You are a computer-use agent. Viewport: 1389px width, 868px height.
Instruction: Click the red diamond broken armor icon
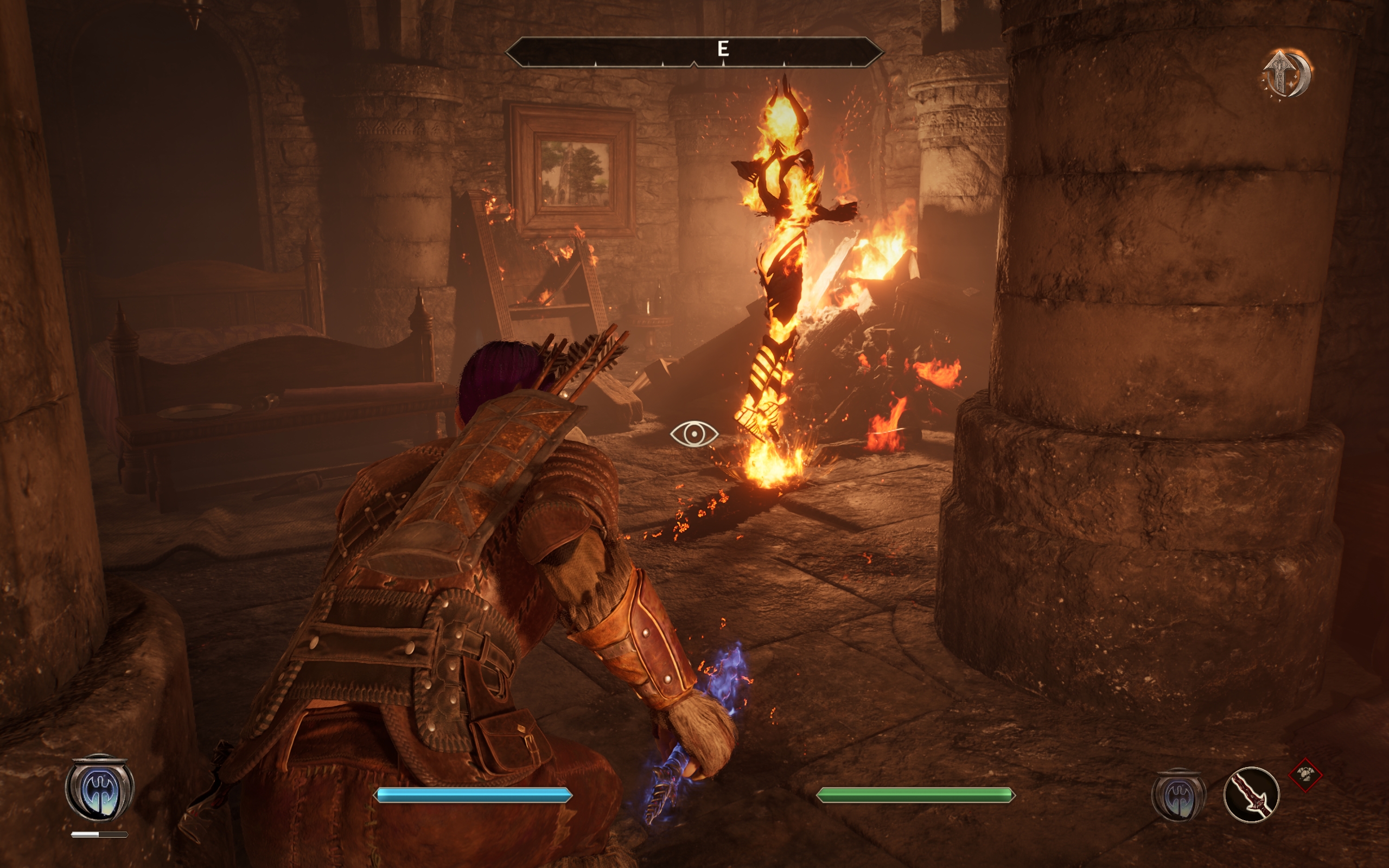click(x=1305, y=775)
